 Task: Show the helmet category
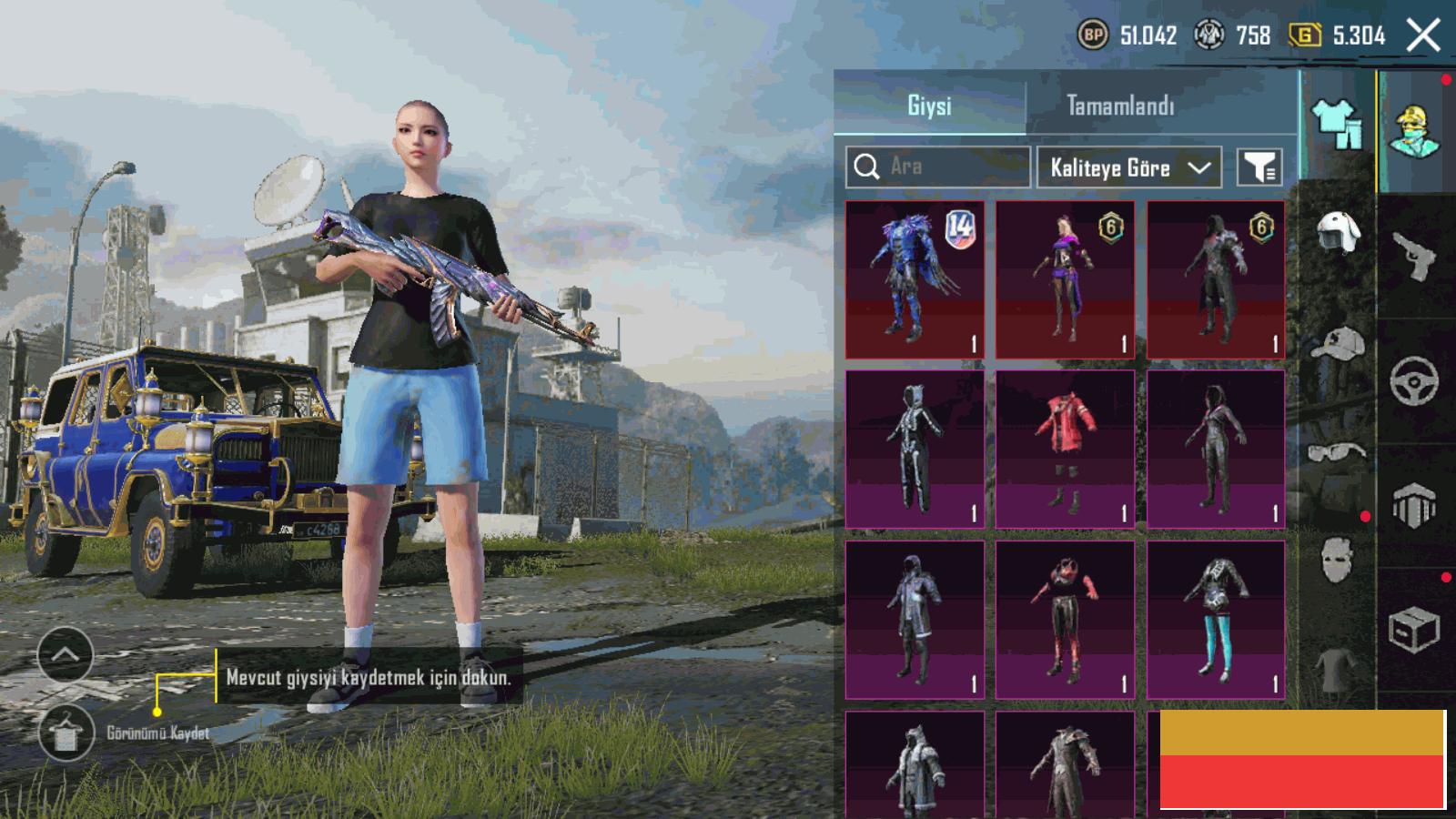click(1338, 233)
